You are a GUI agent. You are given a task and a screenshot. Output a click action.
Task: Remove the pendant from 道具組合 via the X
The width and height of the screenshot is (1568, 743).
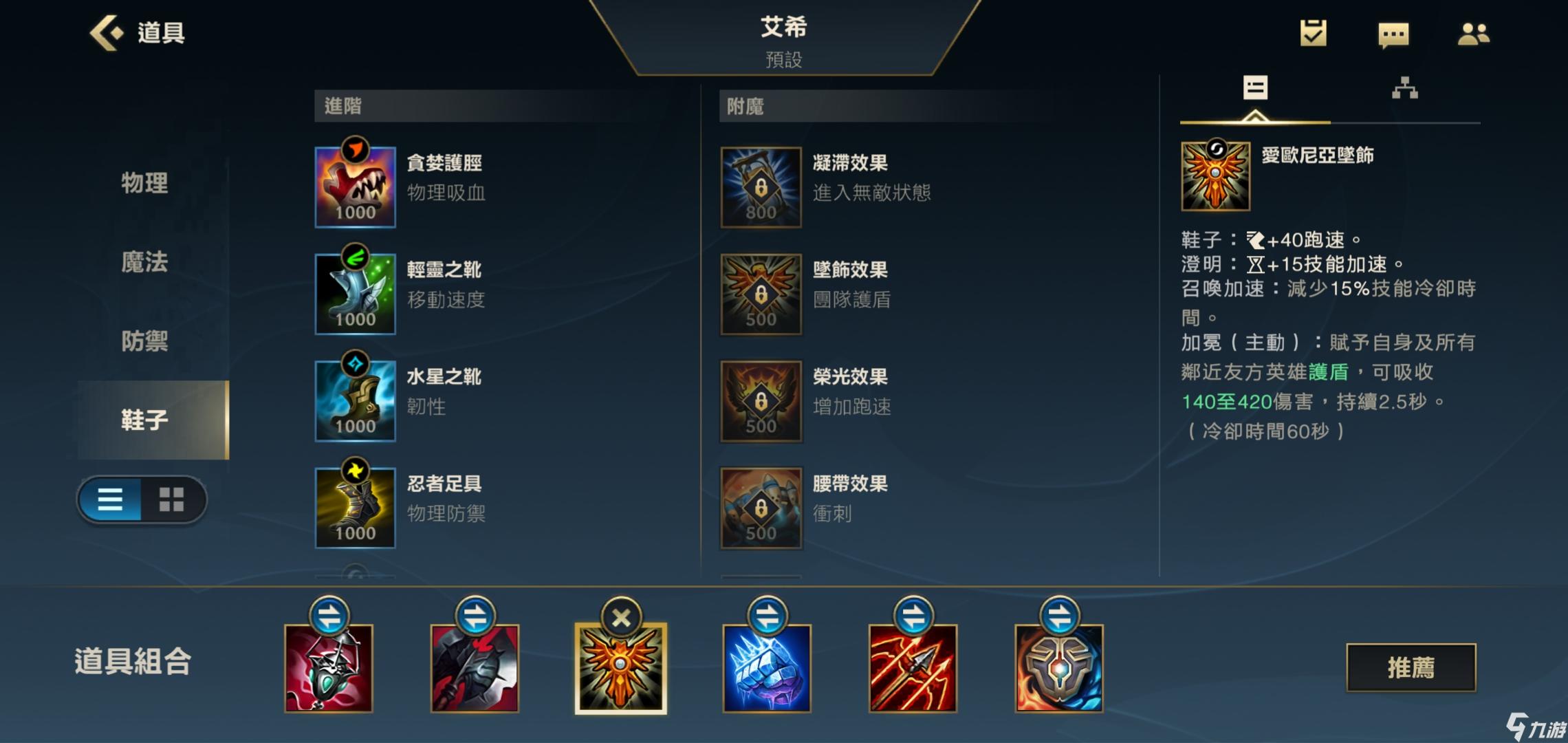click(621, 618)
